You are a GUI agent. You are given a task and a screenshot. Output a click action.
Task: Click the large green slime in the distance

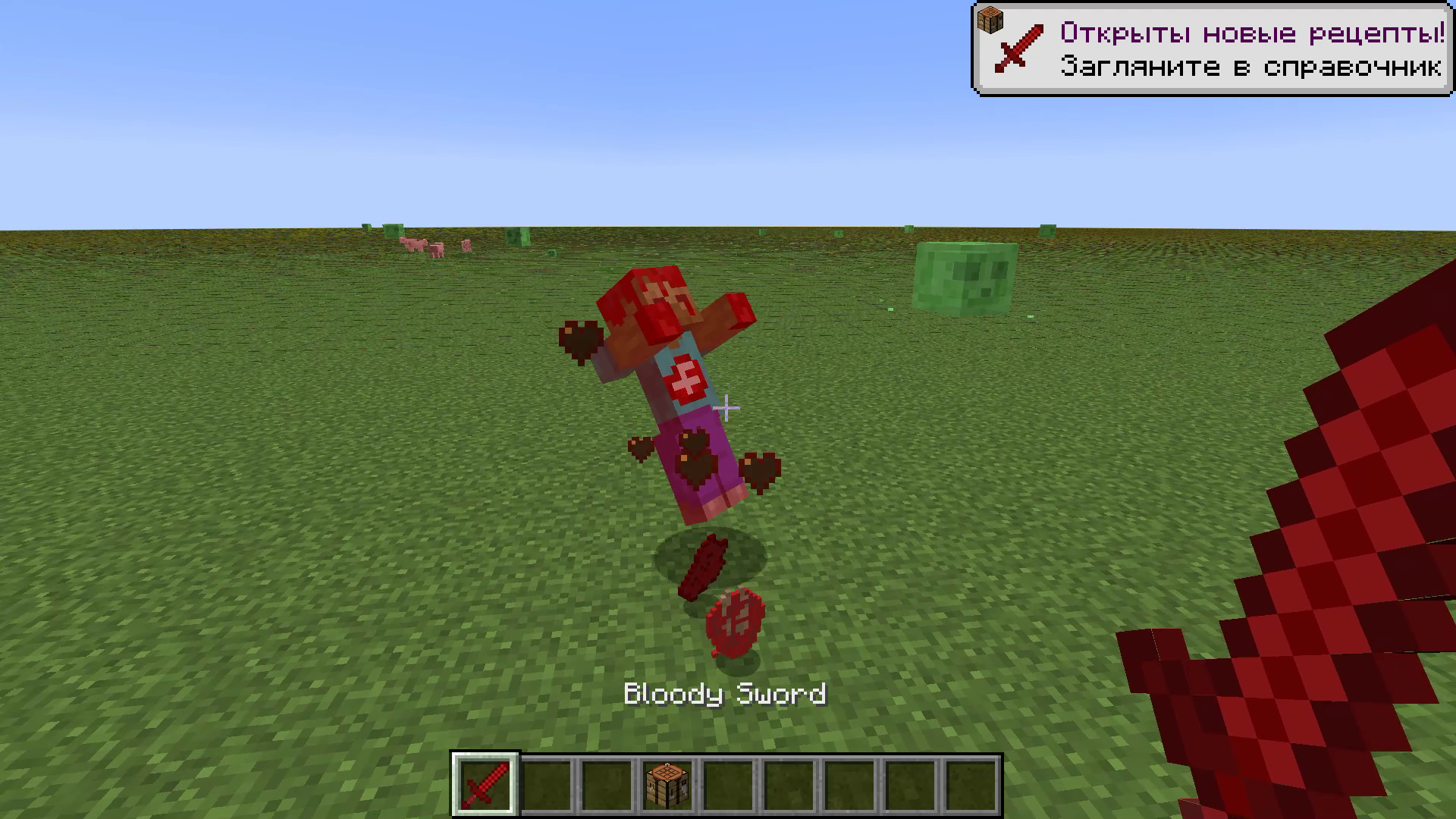pyautogui.click(x=967, y=277)
